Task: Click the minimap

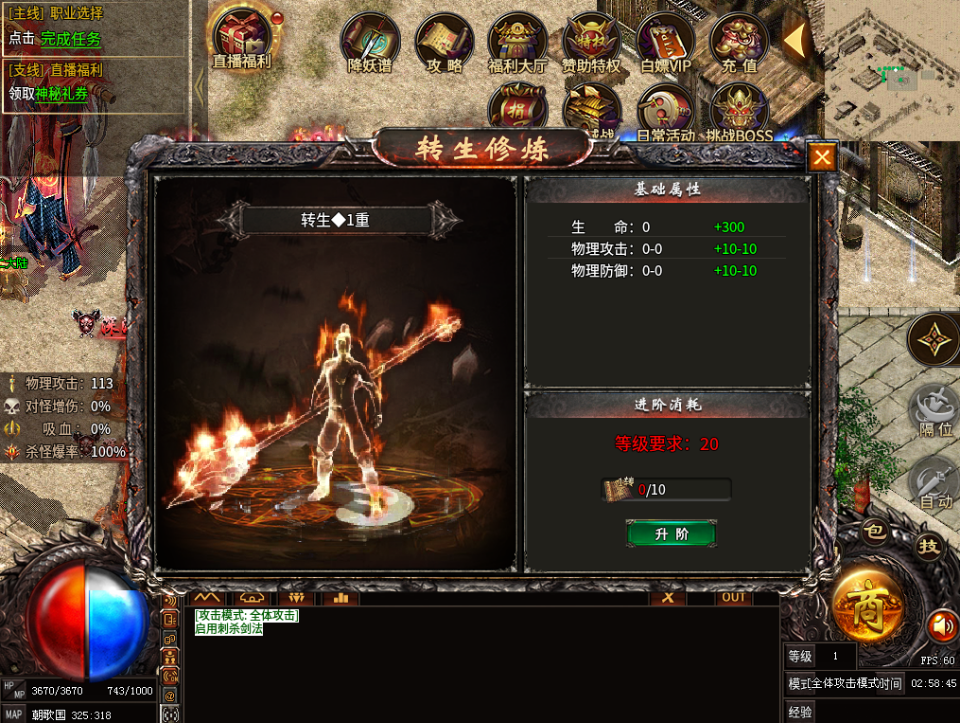Action: click(x=890, y=70)
